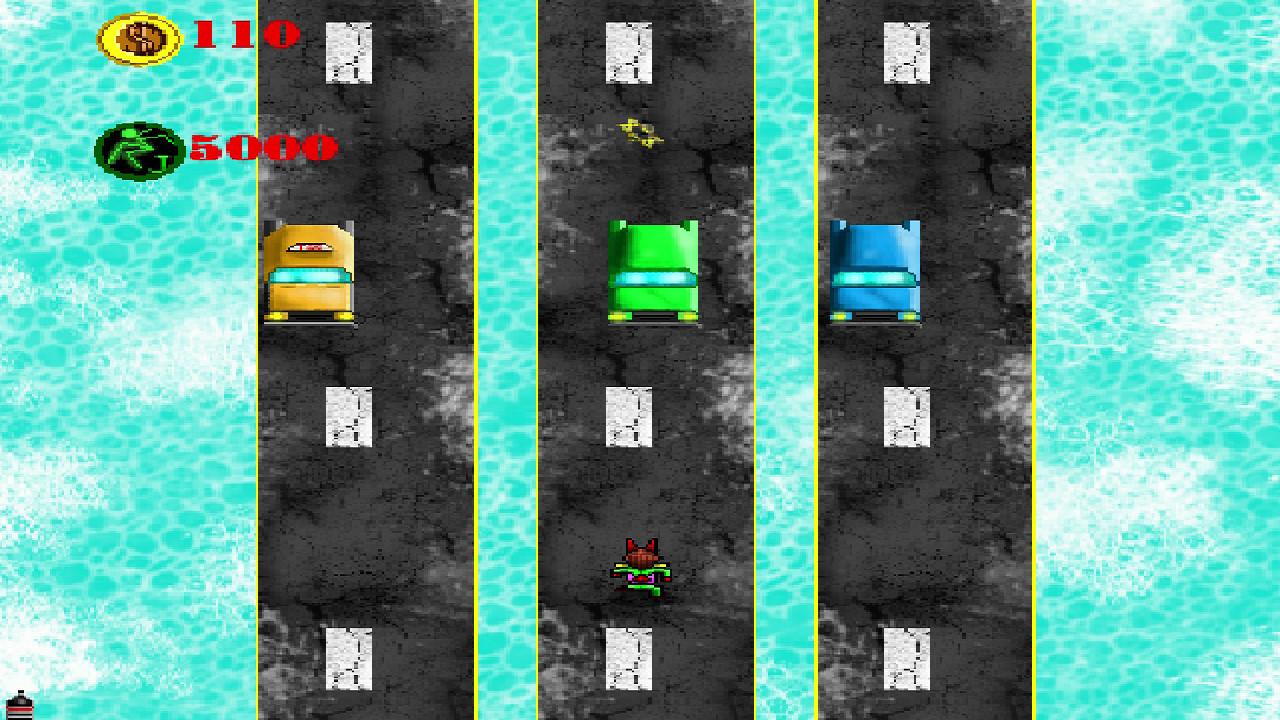1280x720 pixels.
Task: Click the bottom white sign in the middle lane
Action: [x=627, y=660]
